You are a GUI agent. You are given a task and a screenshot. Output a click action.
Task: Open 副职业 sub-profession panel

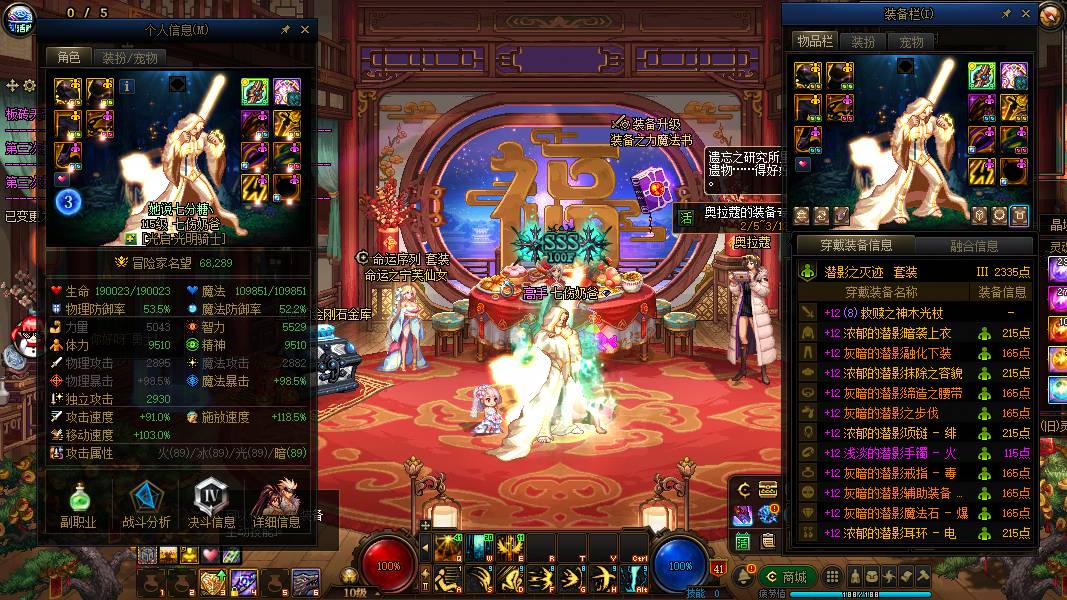[77, 505]
